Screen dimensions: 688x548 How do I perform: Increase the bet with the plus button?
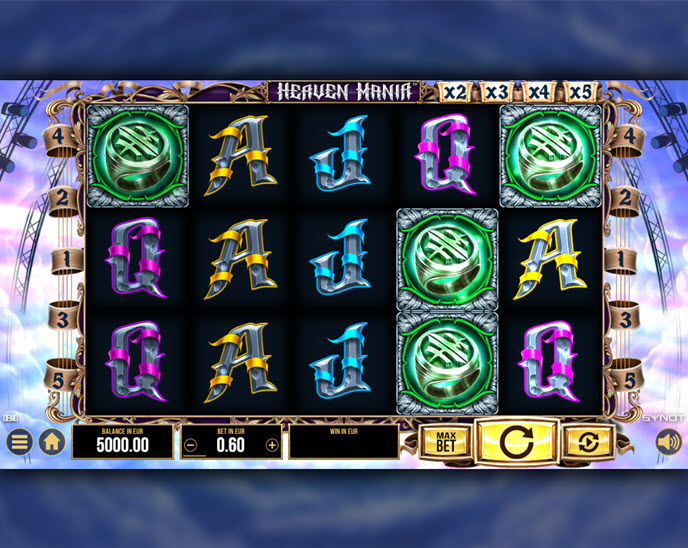(x=272, y=445)
